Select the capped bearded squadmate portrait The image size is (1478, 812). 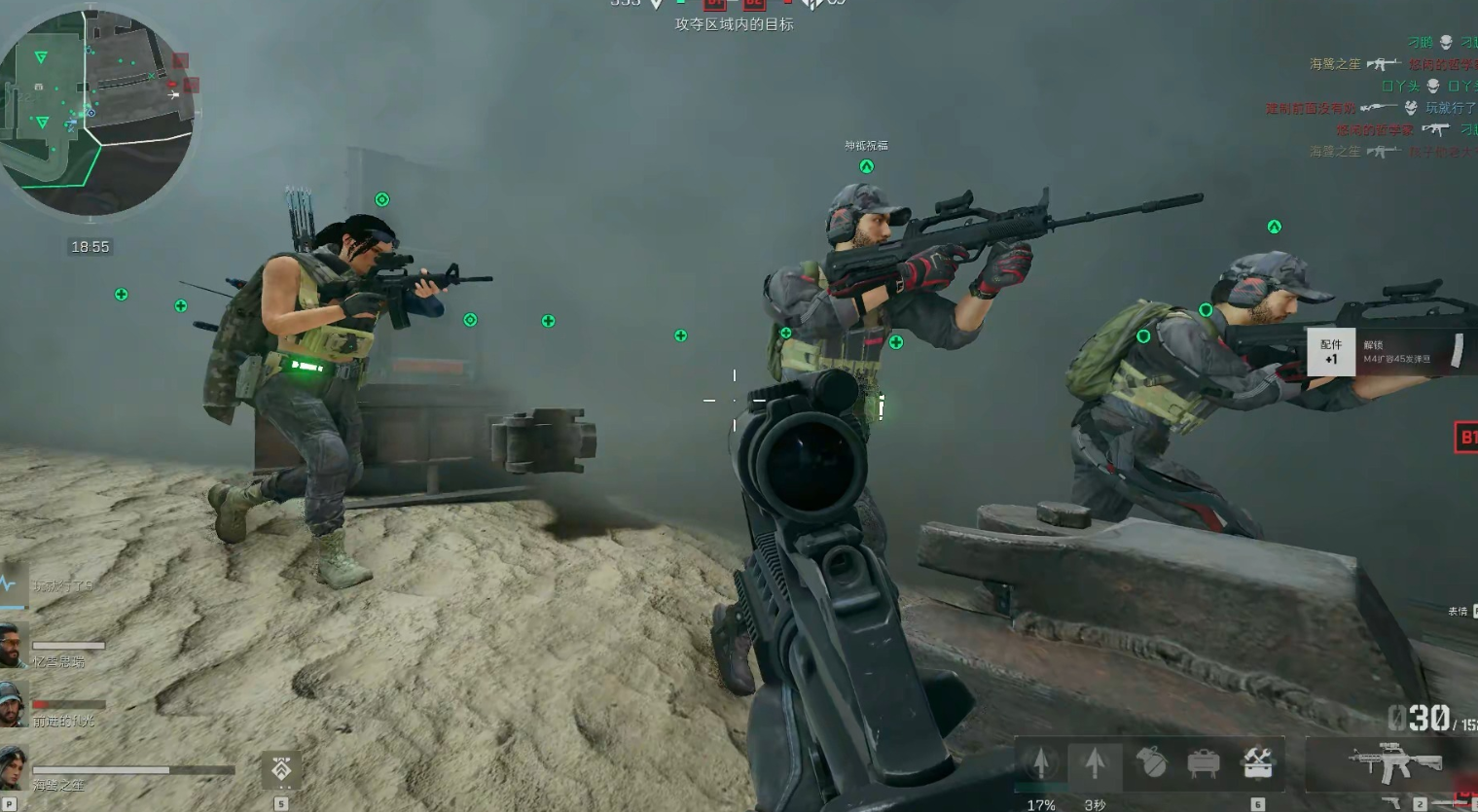[x=13, y=705]
